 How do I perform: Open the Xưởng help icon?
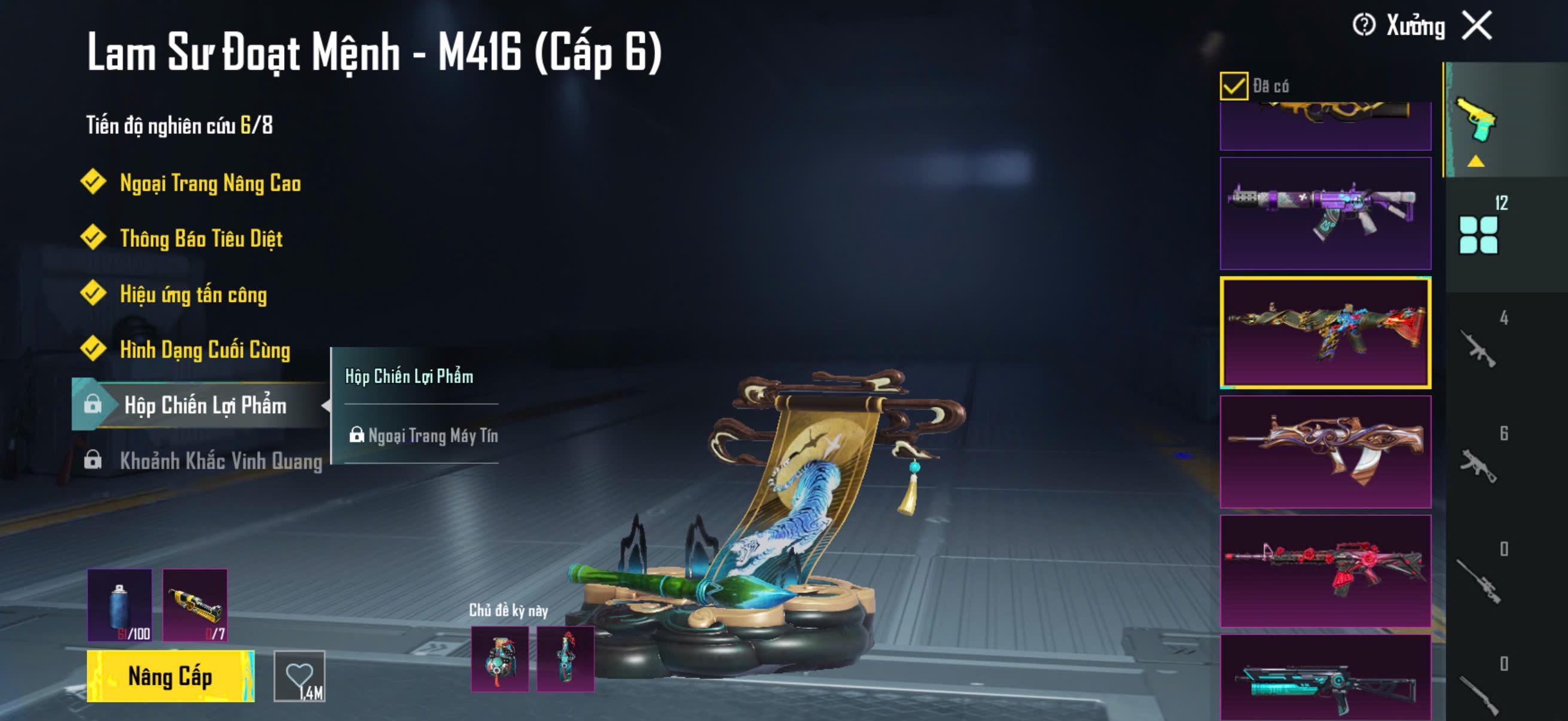tap(1363, 26)
